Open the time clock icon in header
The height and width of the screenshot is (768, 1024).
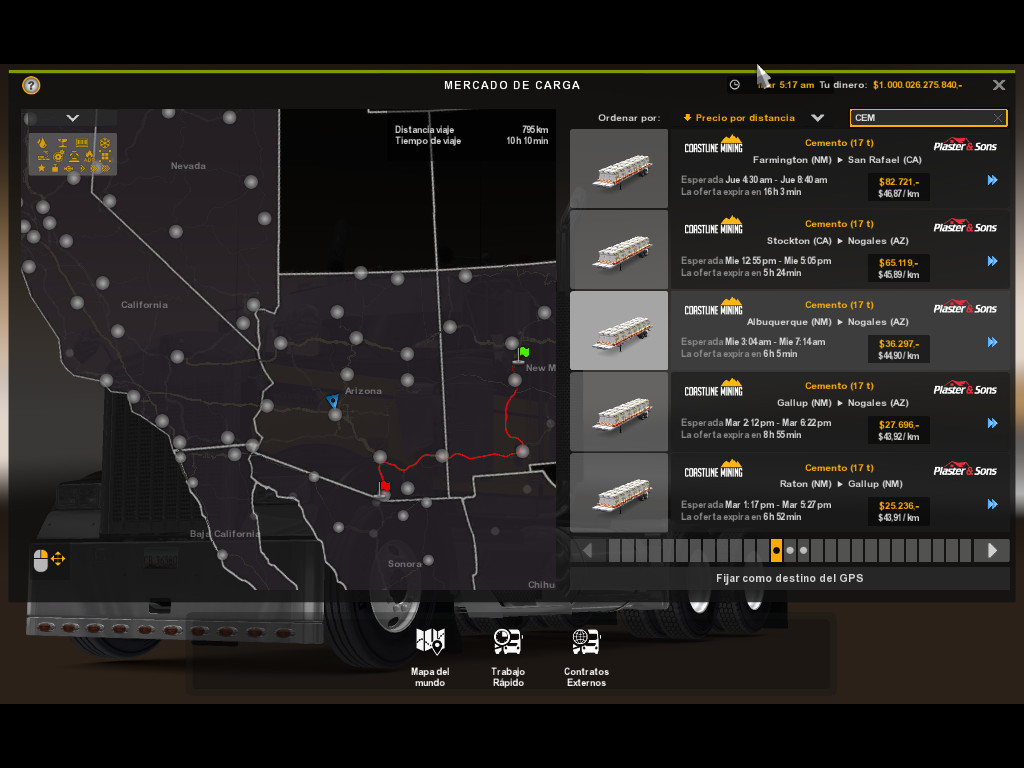[735, 85]
